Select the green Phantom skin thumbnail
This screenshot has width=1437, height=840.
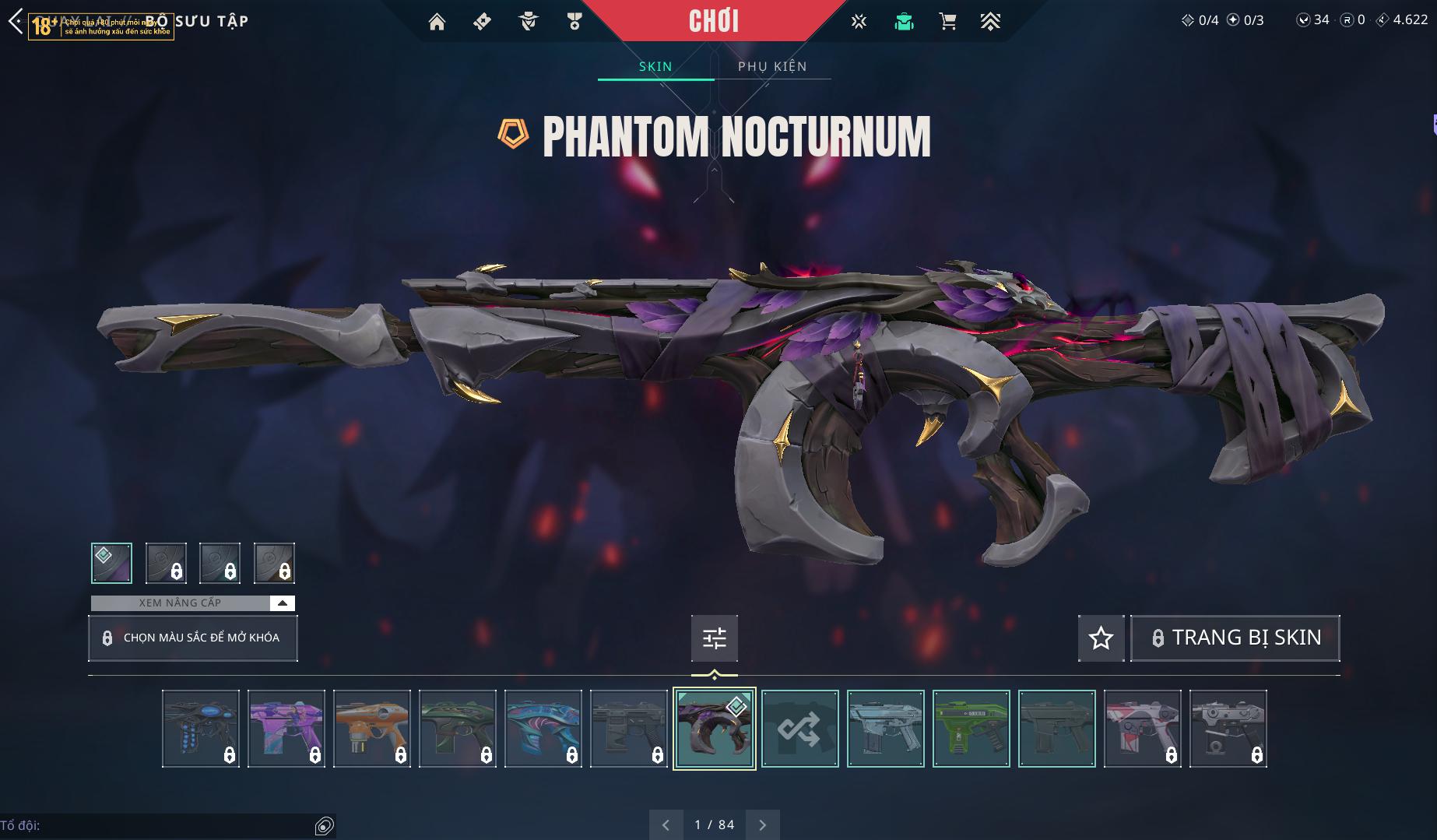click(971, 729)
